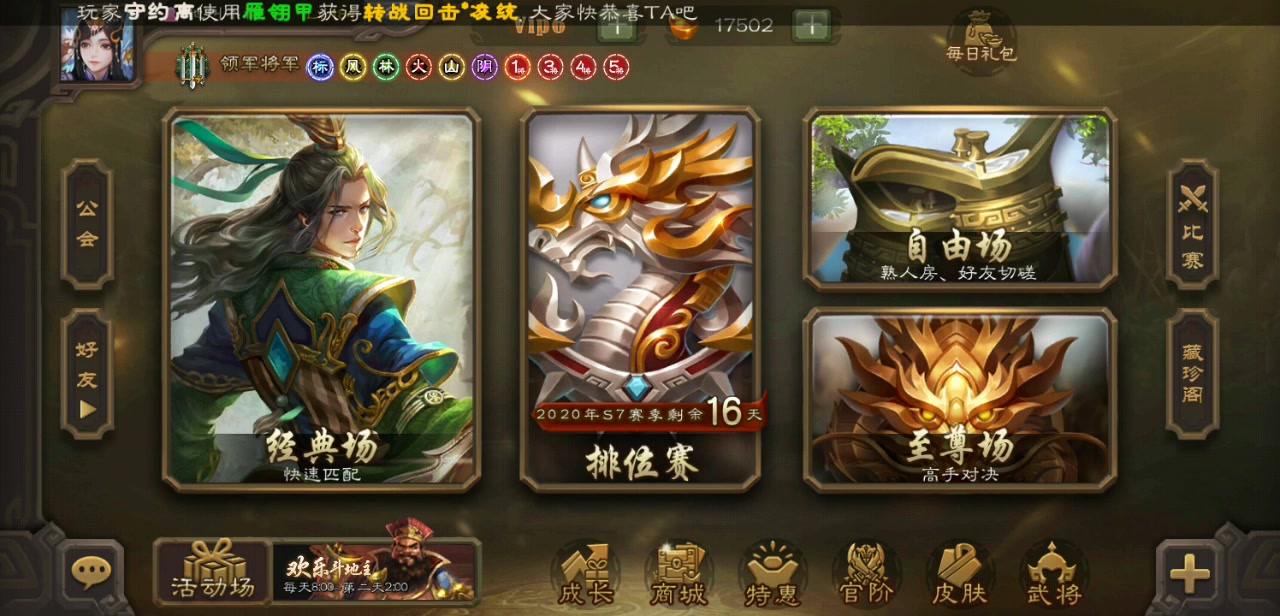Enter the 活动场 event mode
This screenshot has width=1280, height=616.
point(212,572)
